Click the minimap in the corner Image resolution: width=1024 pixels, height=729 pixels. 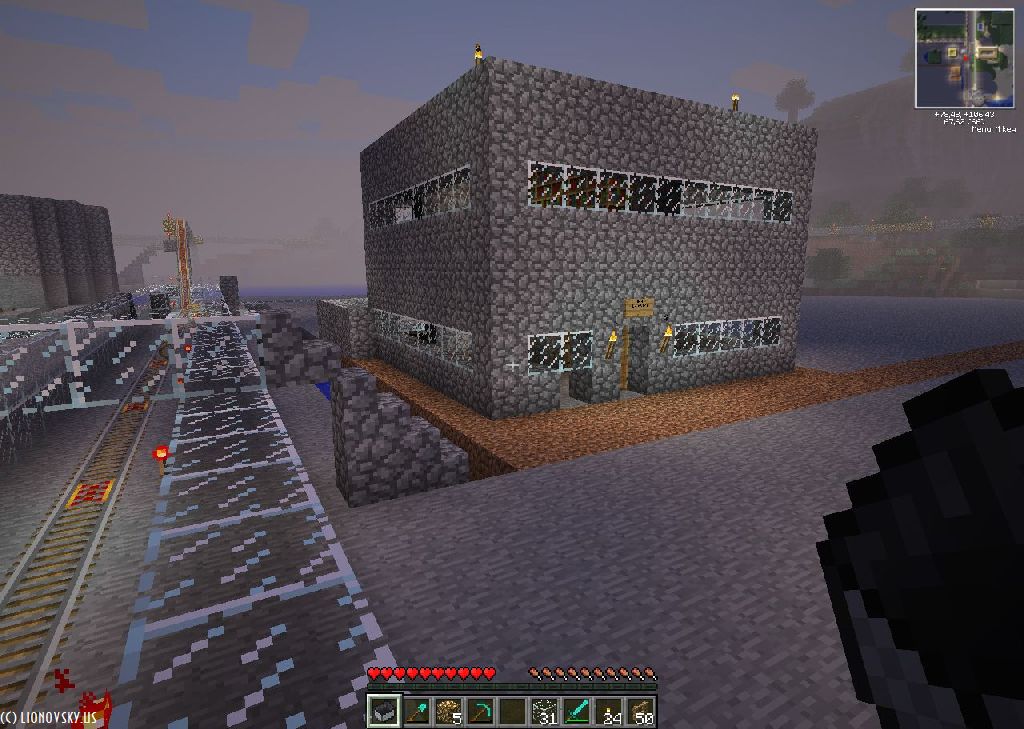point(964,58)
